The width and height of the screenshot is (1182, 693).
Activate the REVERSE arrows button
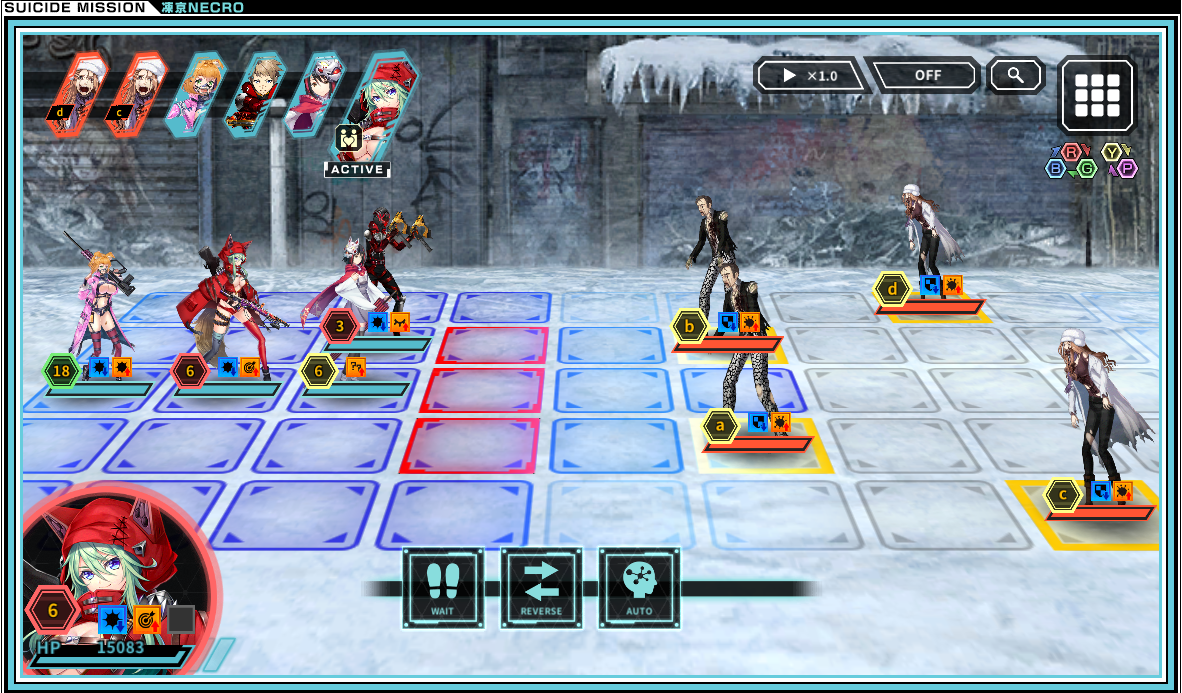pos(541,588)
